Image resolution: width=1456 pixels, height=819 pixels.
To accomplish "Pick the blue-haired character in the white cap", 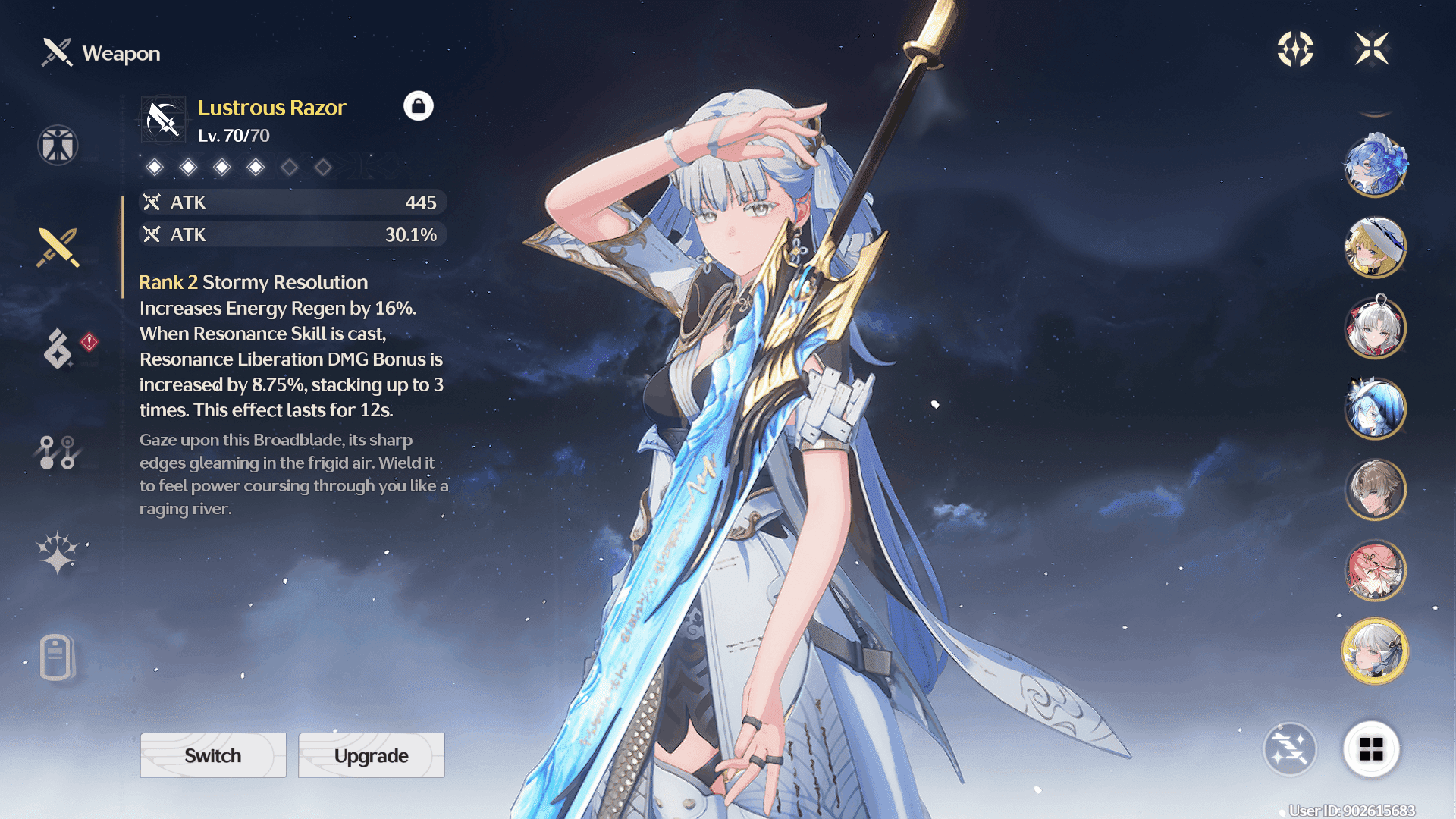I will point(1375,409).
